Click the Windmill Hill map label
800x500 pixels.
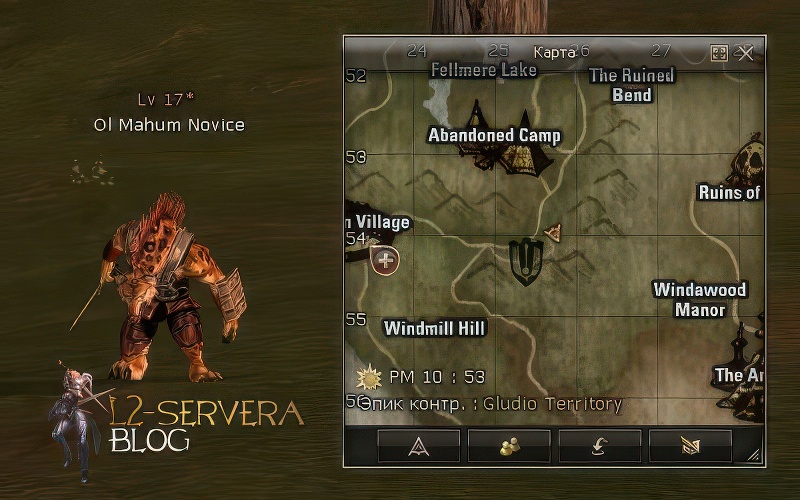[435, 328]
